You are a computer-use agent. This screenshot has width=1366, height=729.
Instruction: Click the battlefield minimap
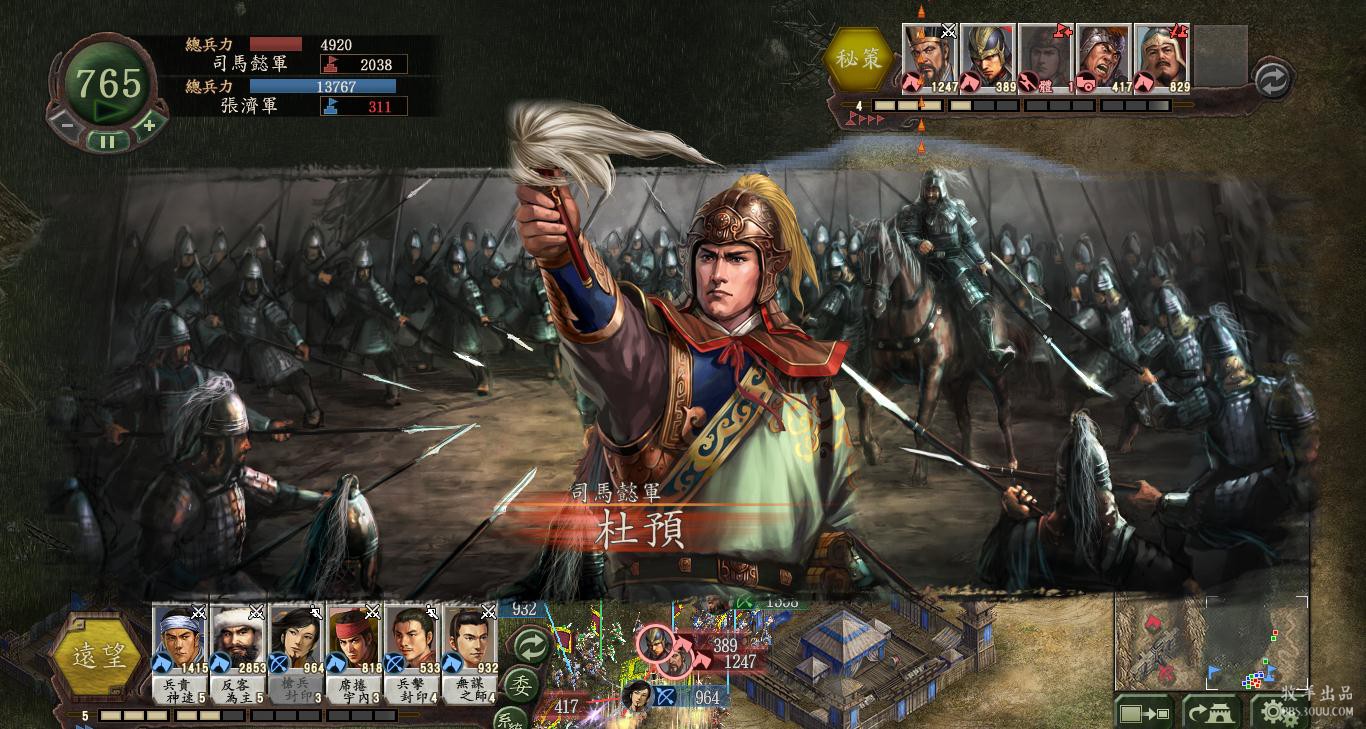pos(1211,642)
